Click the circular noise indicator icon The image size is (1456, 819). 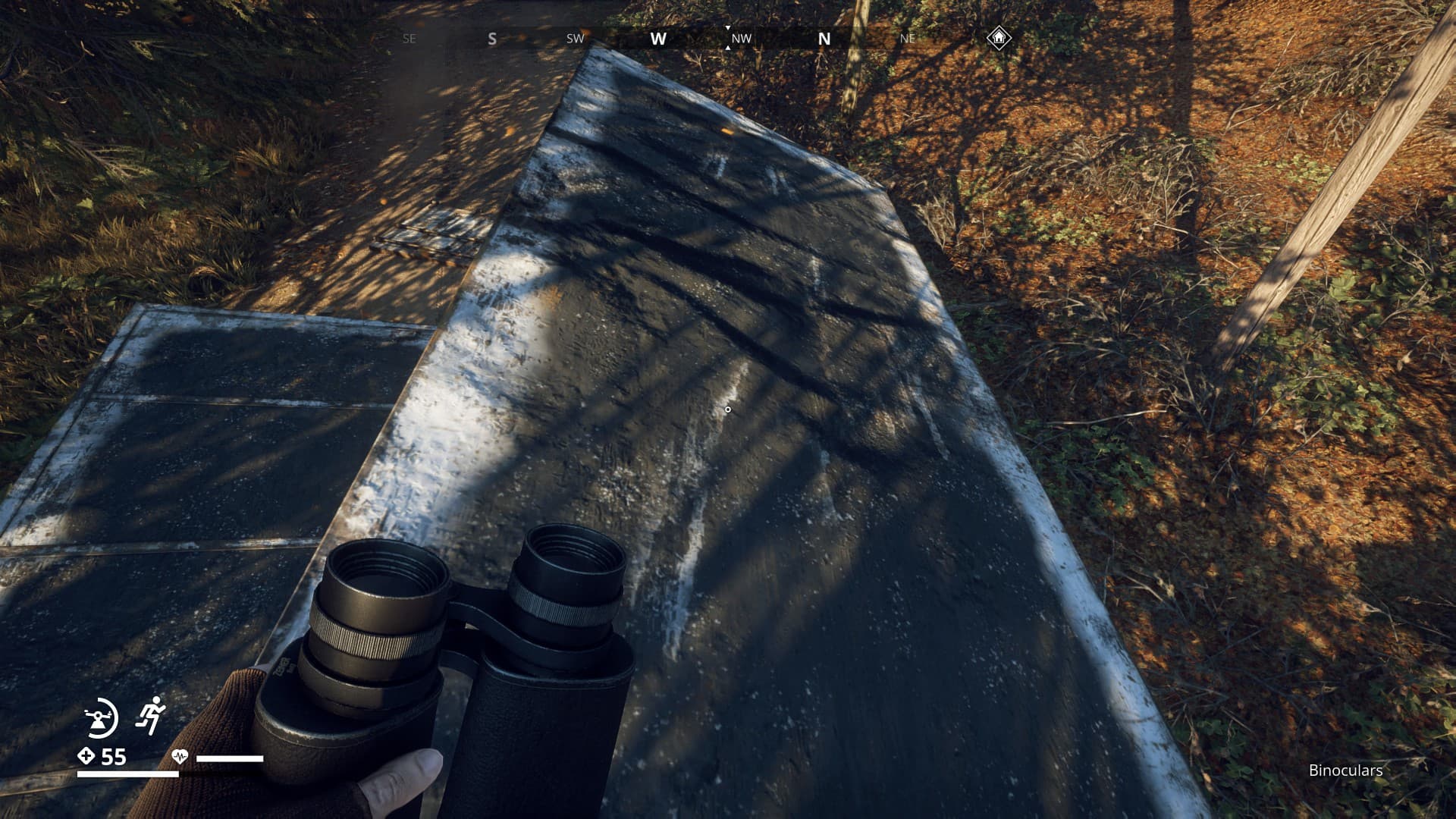pyautogui.click(x=101, y=717)
